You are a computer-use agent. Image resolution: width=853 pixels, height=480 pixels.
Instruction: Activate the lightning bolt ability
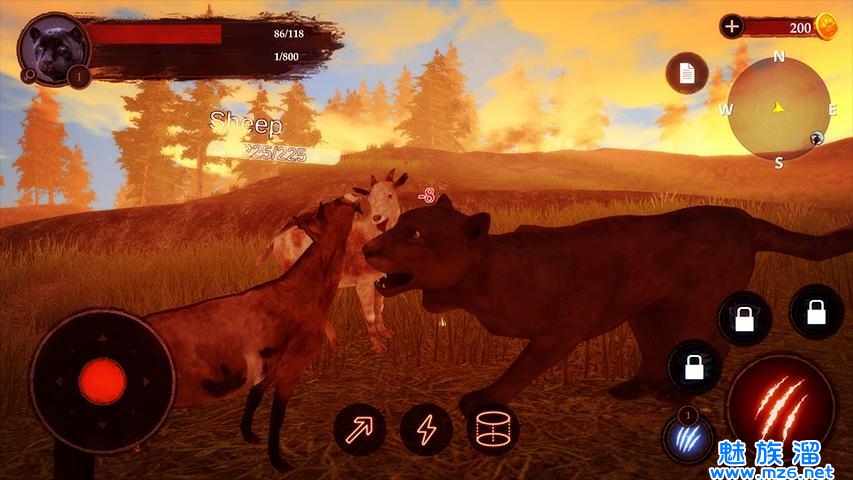click(427, 430)
